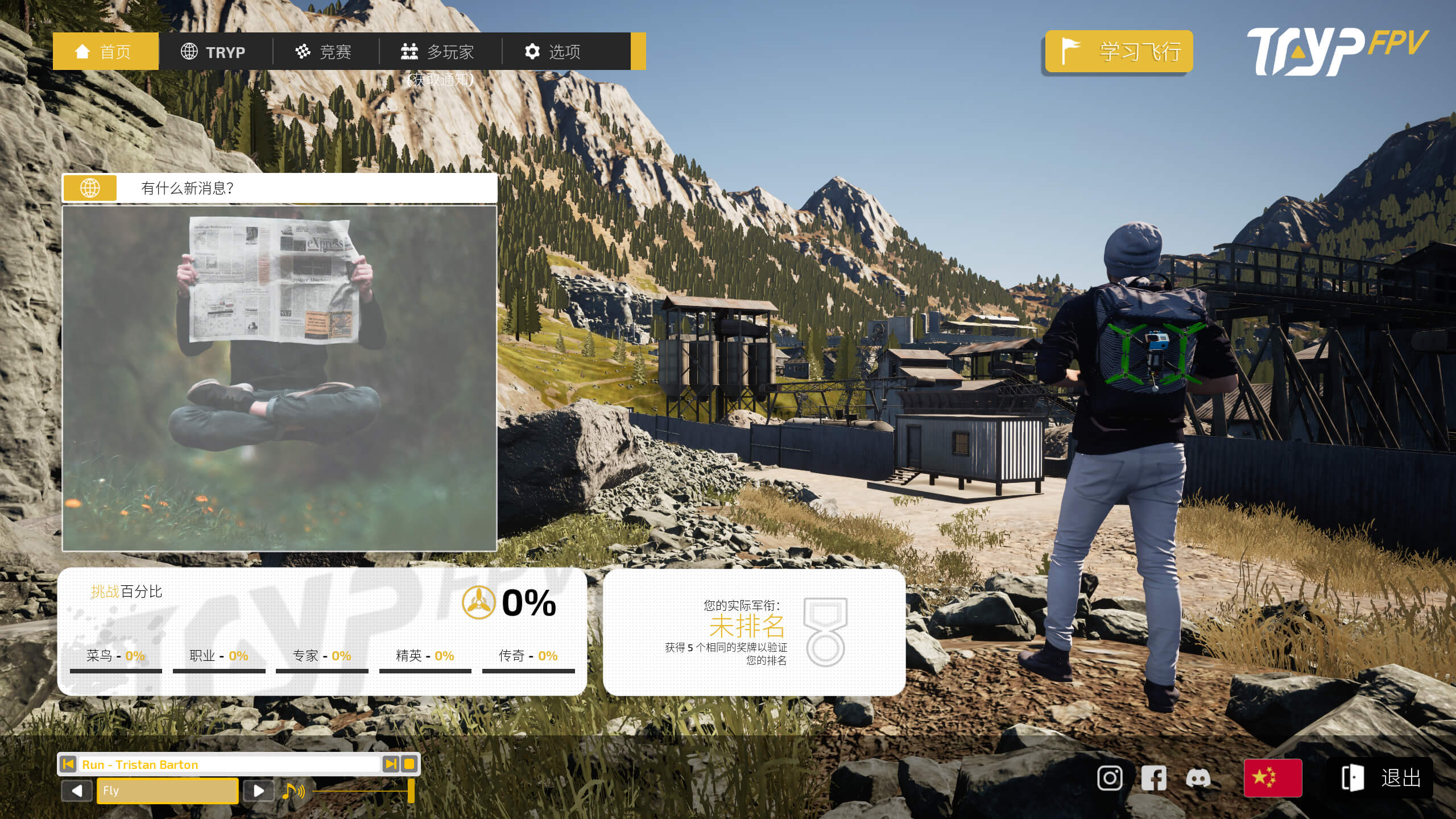Open the 选项 options tab

pos(553,52)
